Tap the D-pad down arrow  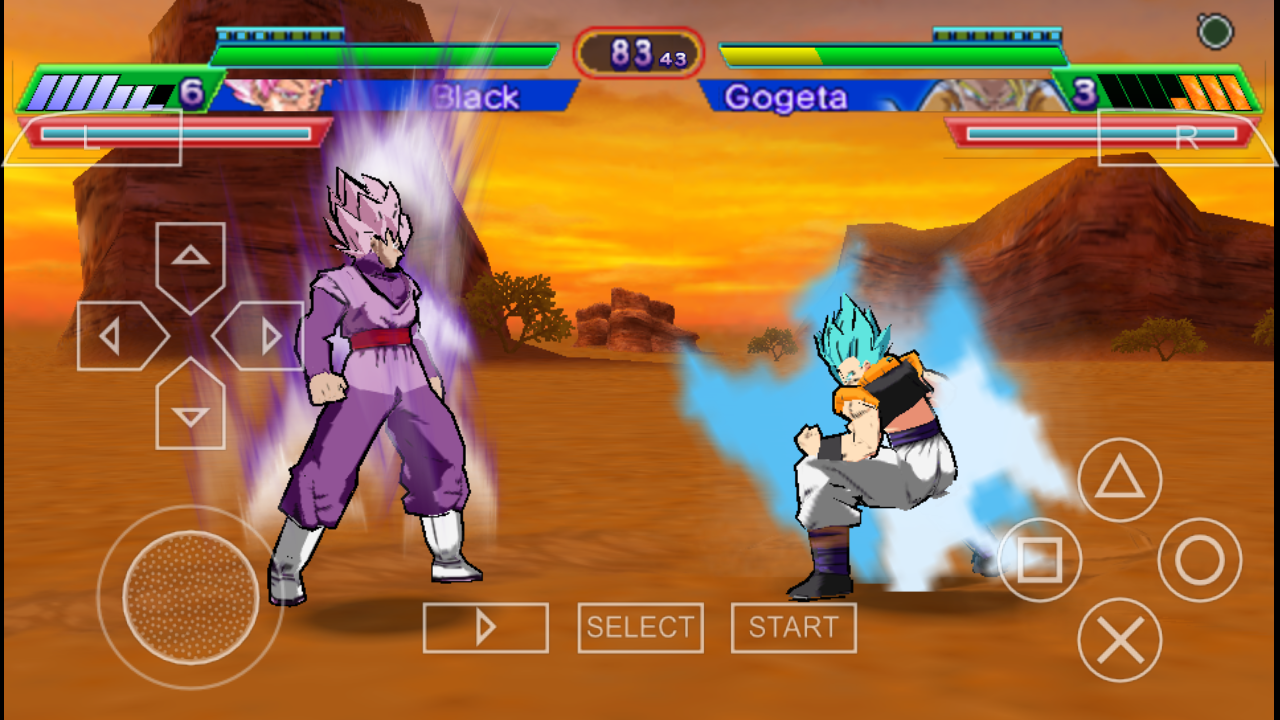click(x=190, y=408)
